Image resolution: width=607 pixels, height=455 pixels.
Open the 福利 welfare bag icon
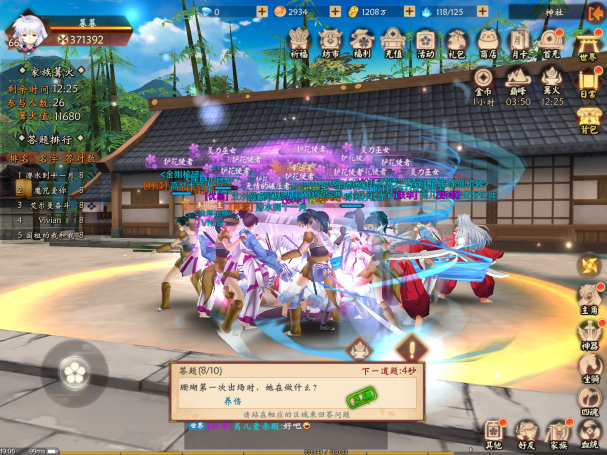(x=363, y=40)
